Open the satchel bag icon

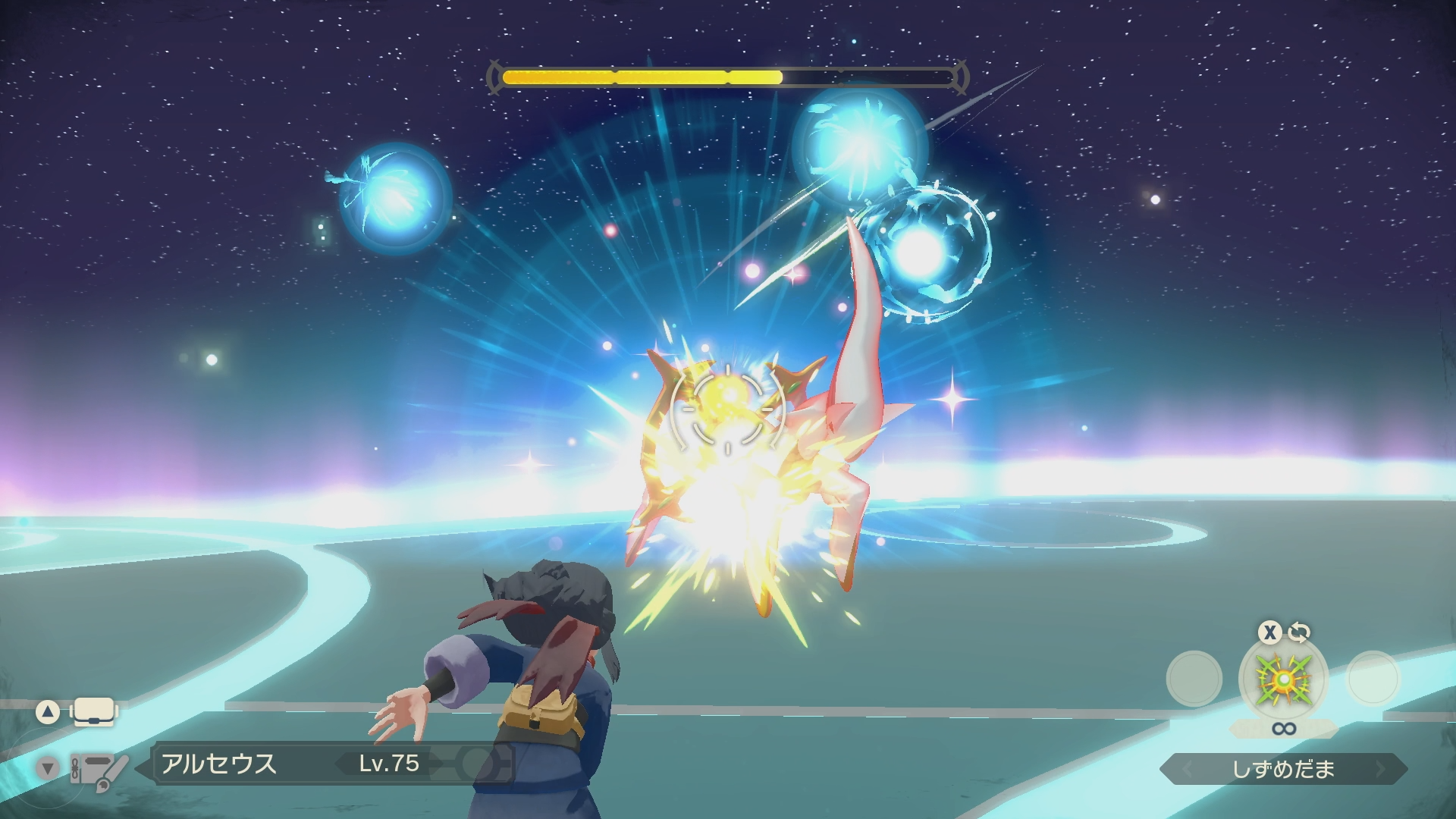(94, 711)
